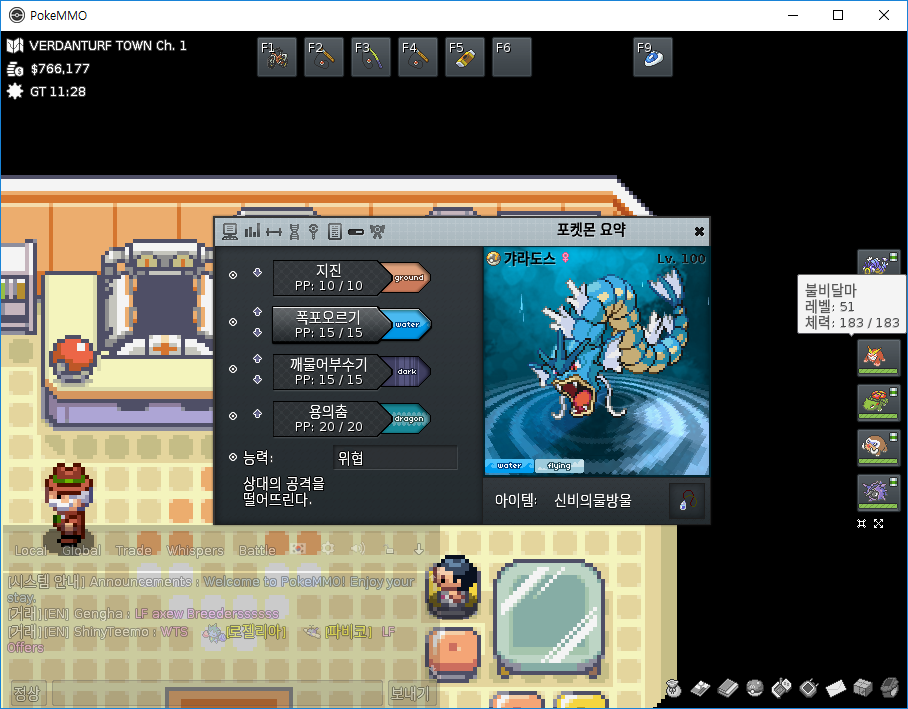
Task: Open the stats bar-chart tab in summary
Action: point(252,231)
